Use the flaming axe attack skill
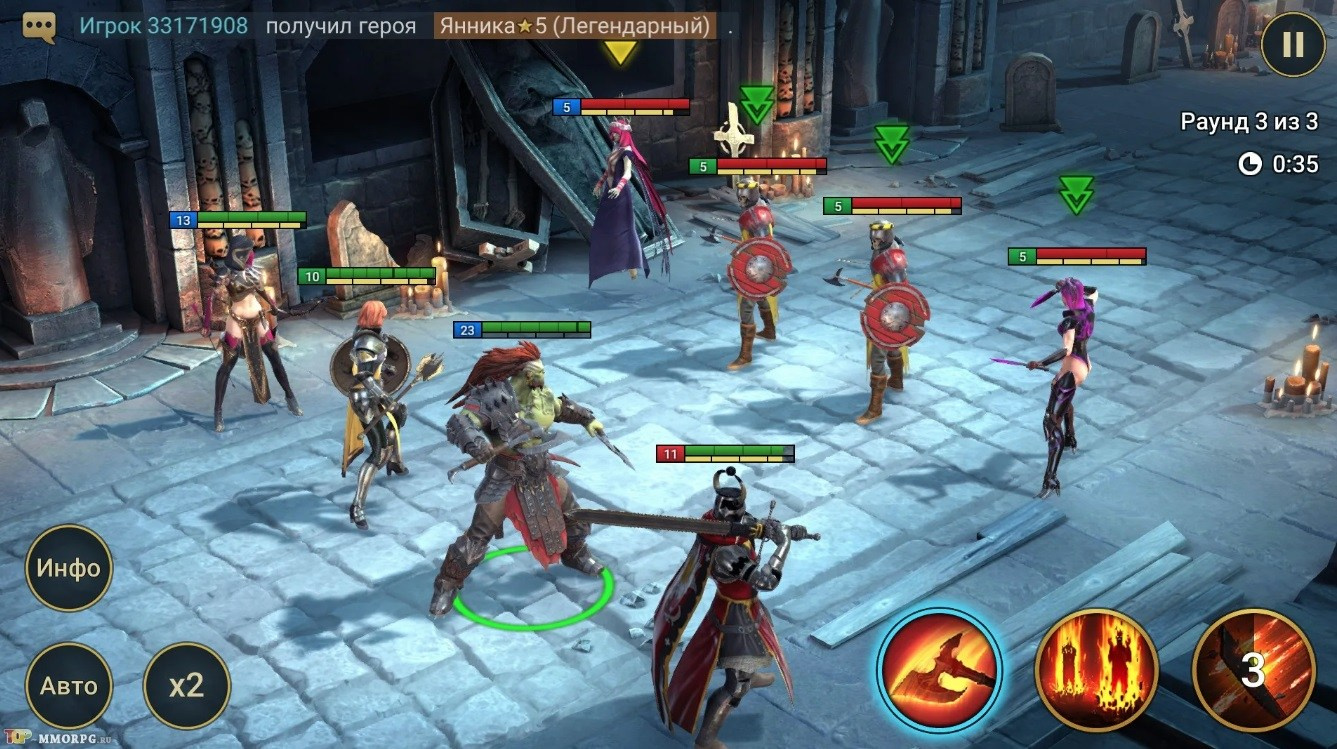Viewport: 1337px width, 749px height. [x=939, y=670]
